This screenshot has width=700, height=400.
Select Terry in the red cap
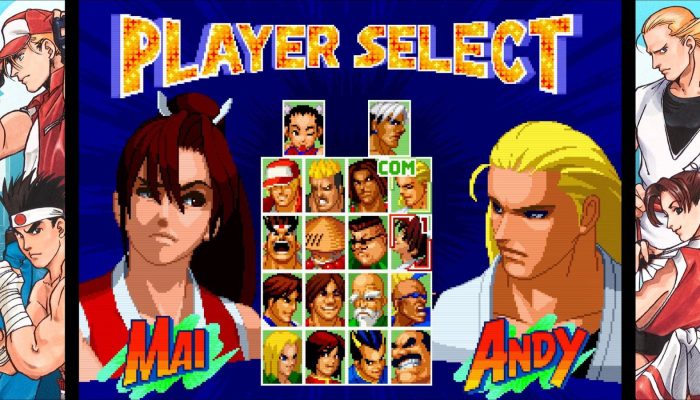coord(282,185)
